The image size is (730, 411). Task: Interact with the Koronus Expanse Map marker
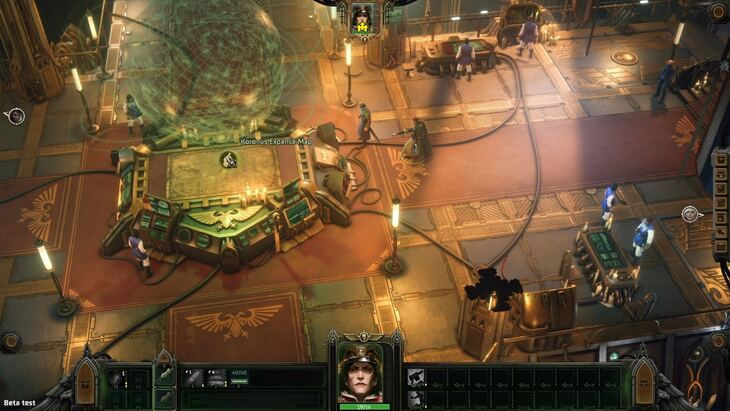click(228, 160)
